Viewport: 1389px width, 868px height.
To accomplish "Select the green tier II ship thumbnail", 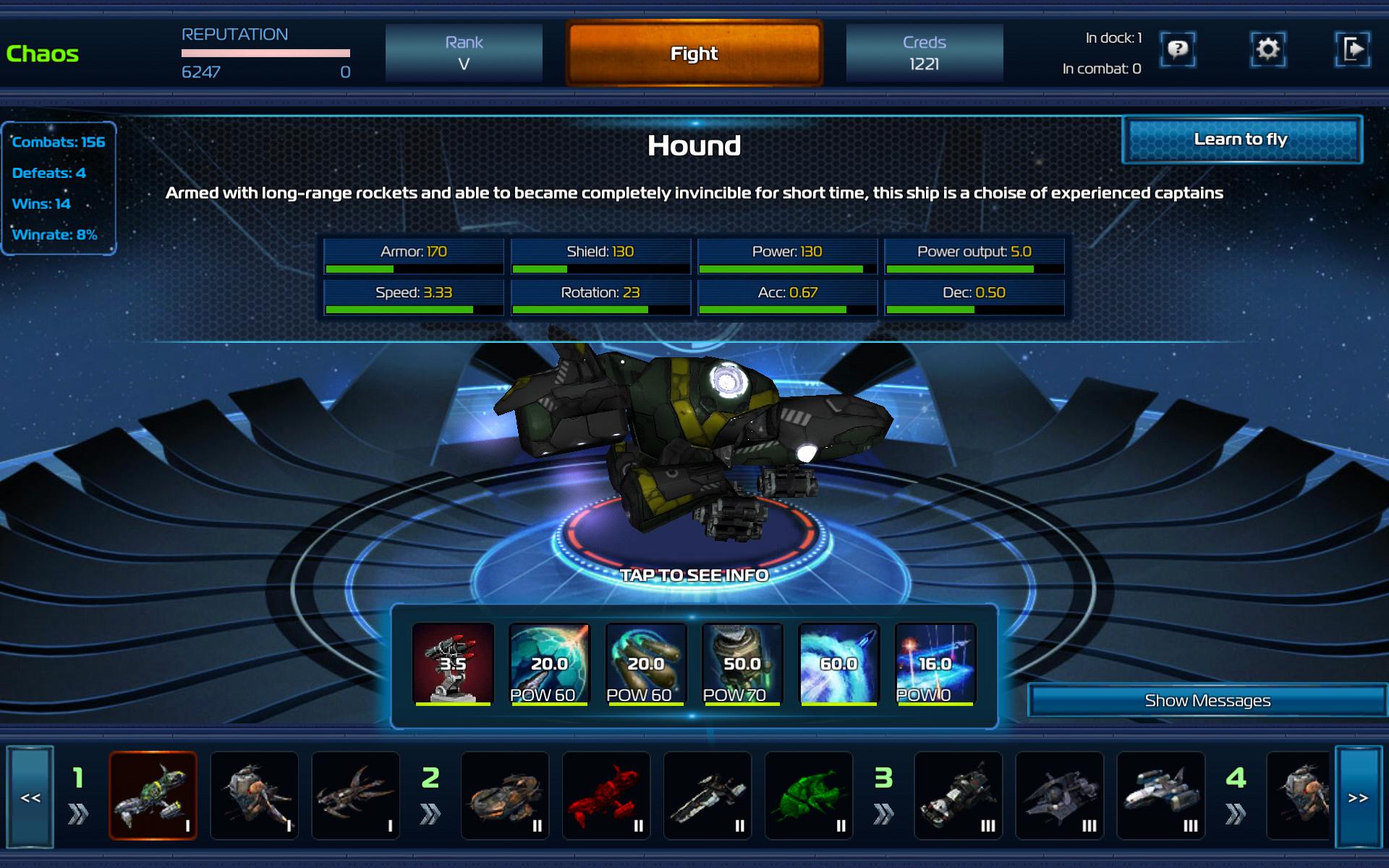I will pos(809,796).
